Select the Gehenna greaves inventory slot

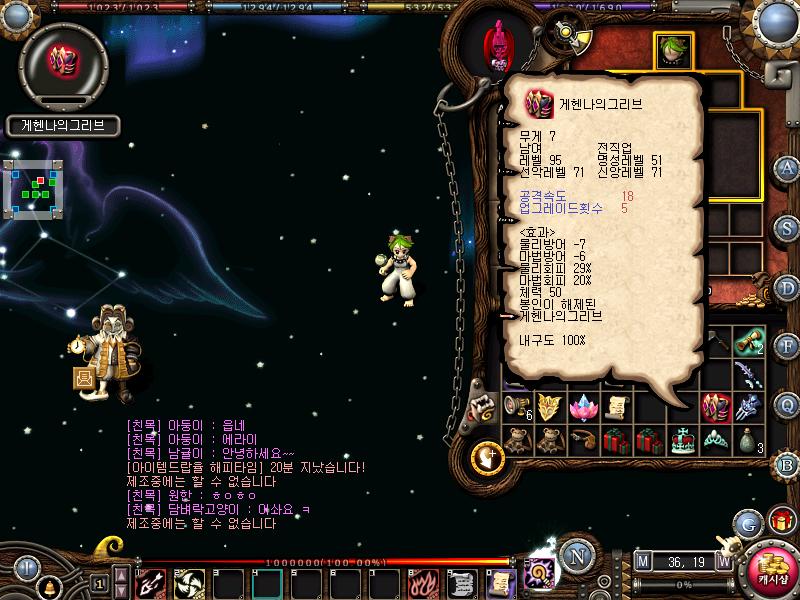tap(717, 406)
